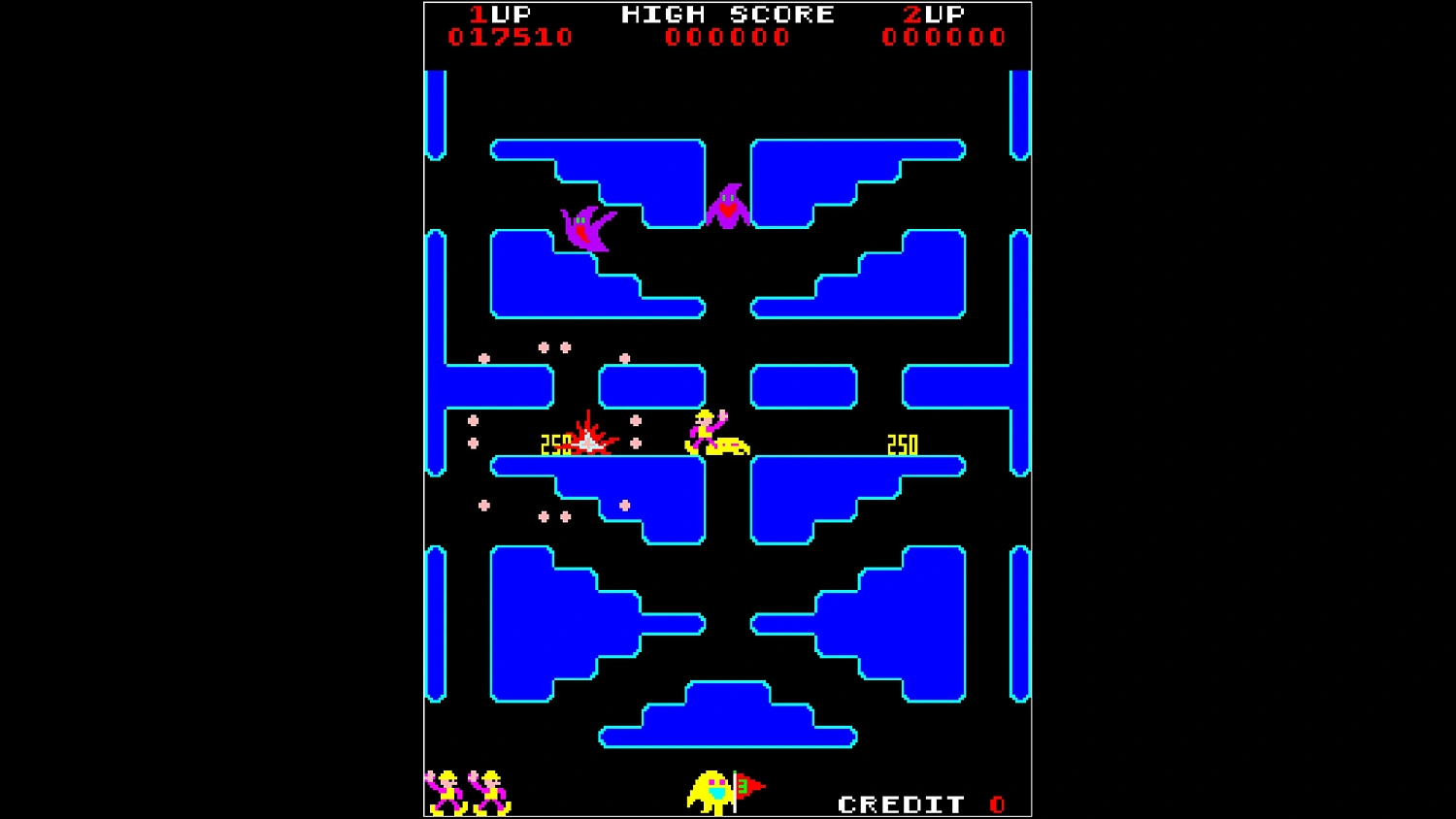Select the first spare life figure bottom left
This screenshot has height=819, width=1456.
(x=445, y=791)
